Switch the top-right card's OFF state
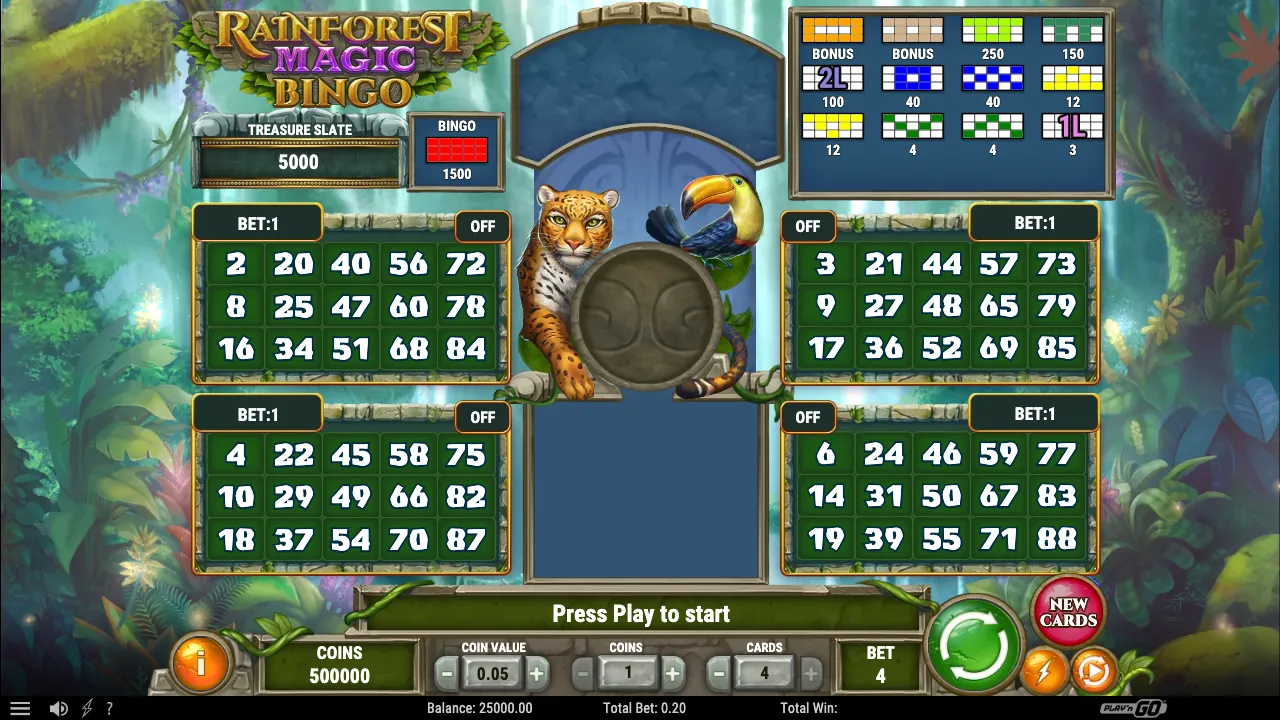The width and height of the screenshot is (1280, 720). (808, 226)
